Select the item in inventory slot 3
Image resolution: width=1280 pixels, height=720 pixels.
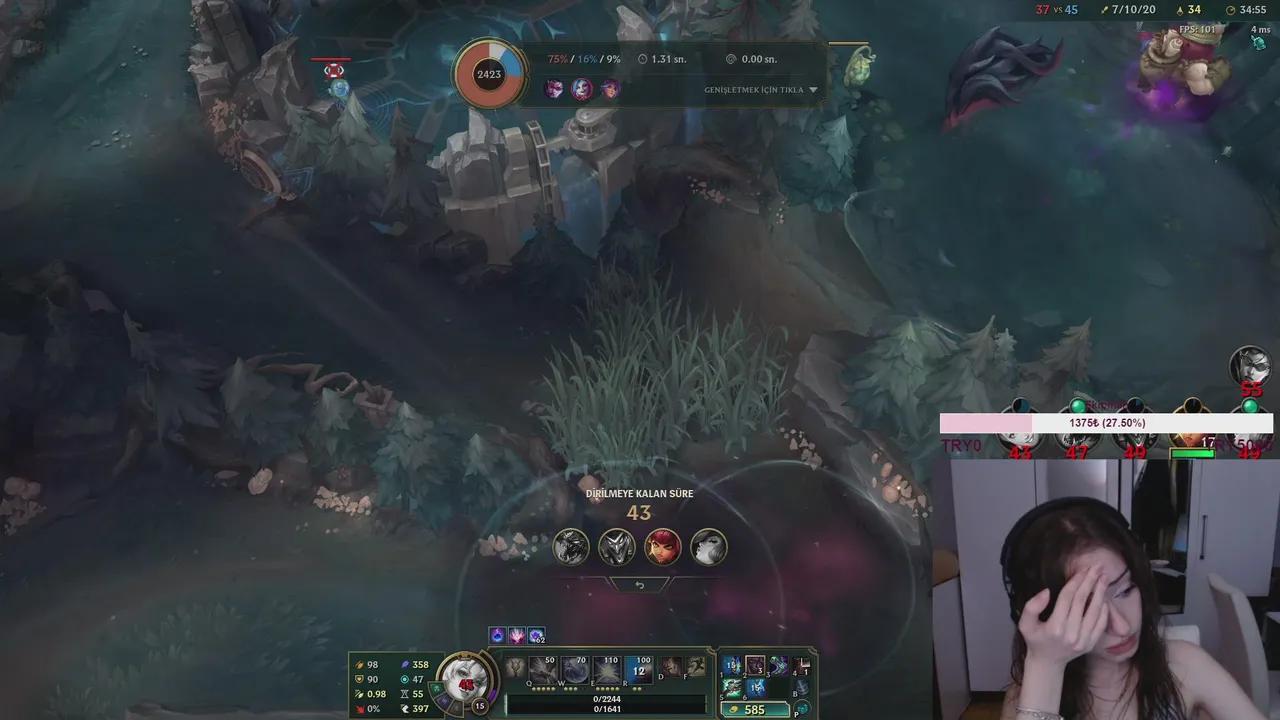point(778,665)
